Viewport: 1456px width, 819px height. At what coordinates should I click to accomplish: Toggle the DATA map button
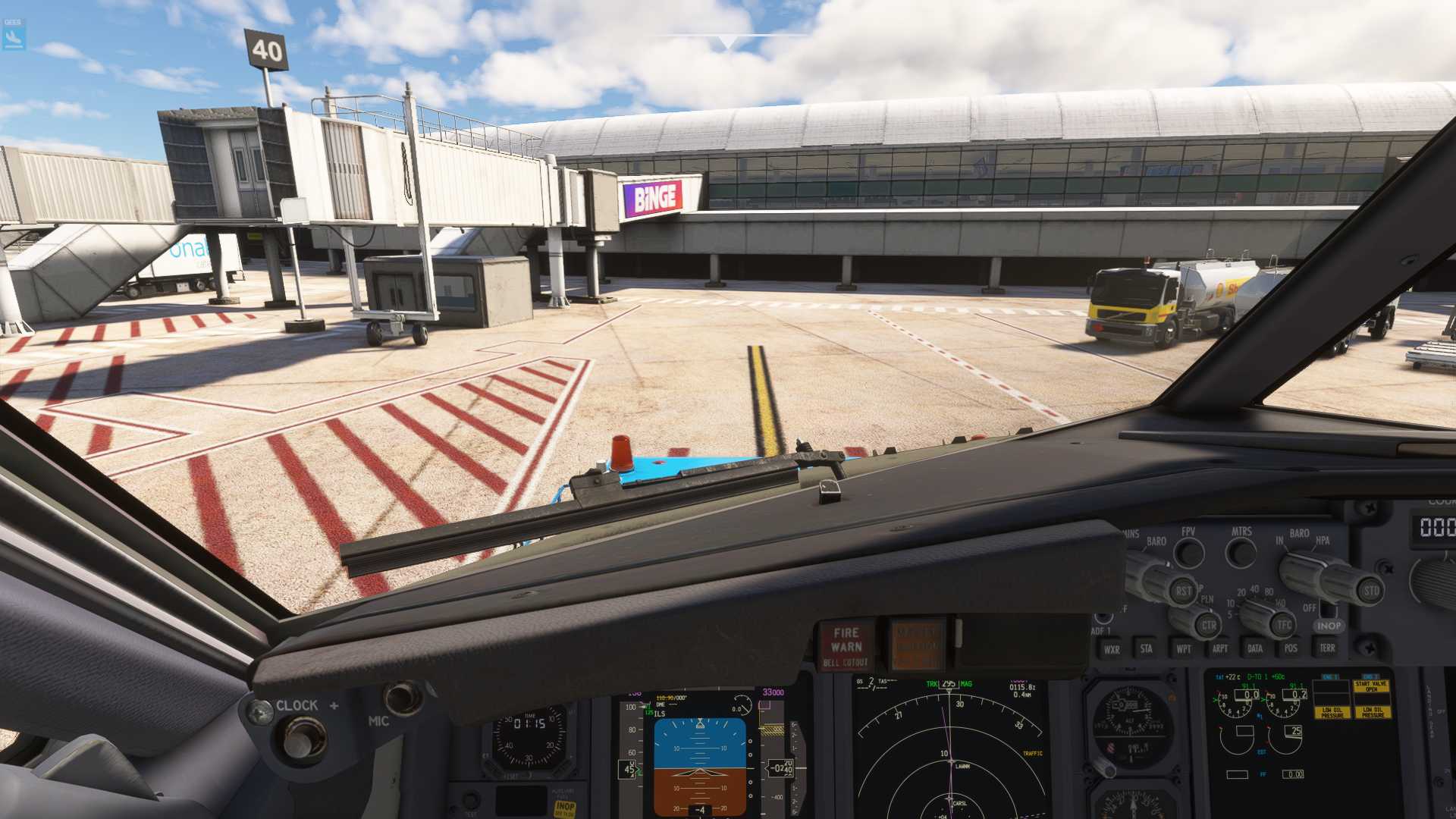click(1255, 648)
